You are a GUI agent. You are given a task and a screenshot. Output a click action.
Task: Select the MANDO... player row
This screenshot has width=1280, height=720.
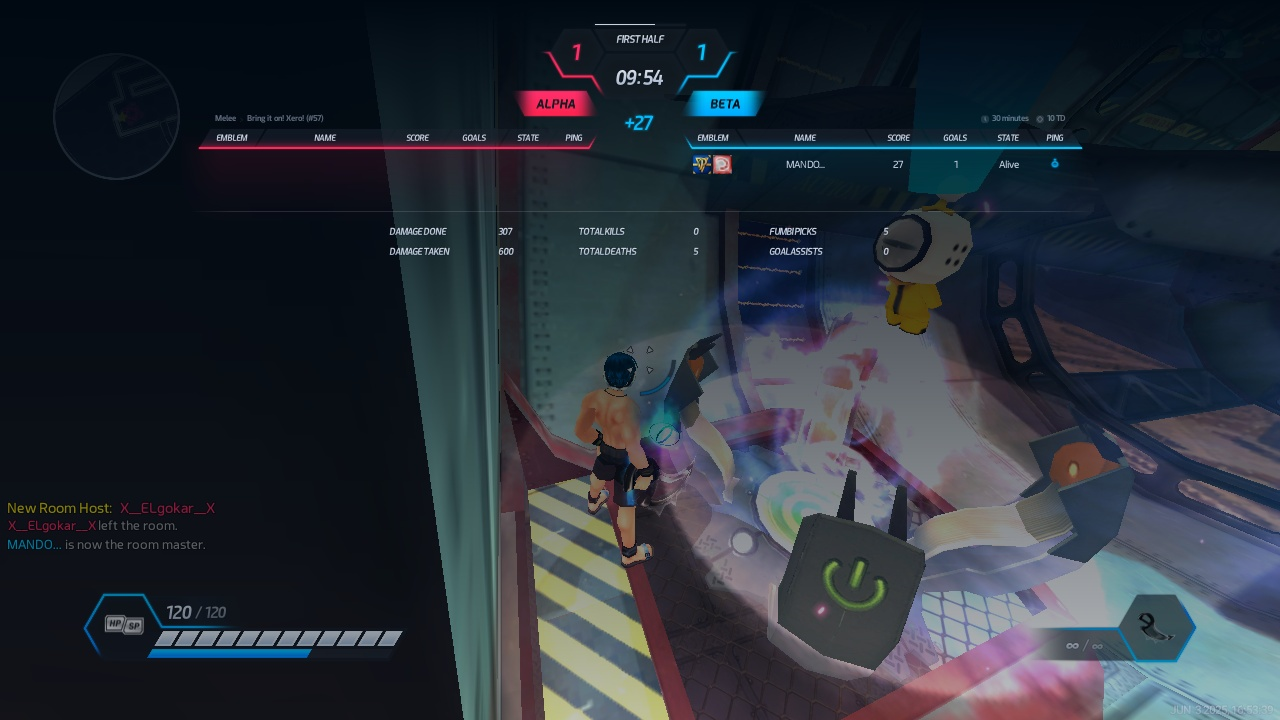884,164
